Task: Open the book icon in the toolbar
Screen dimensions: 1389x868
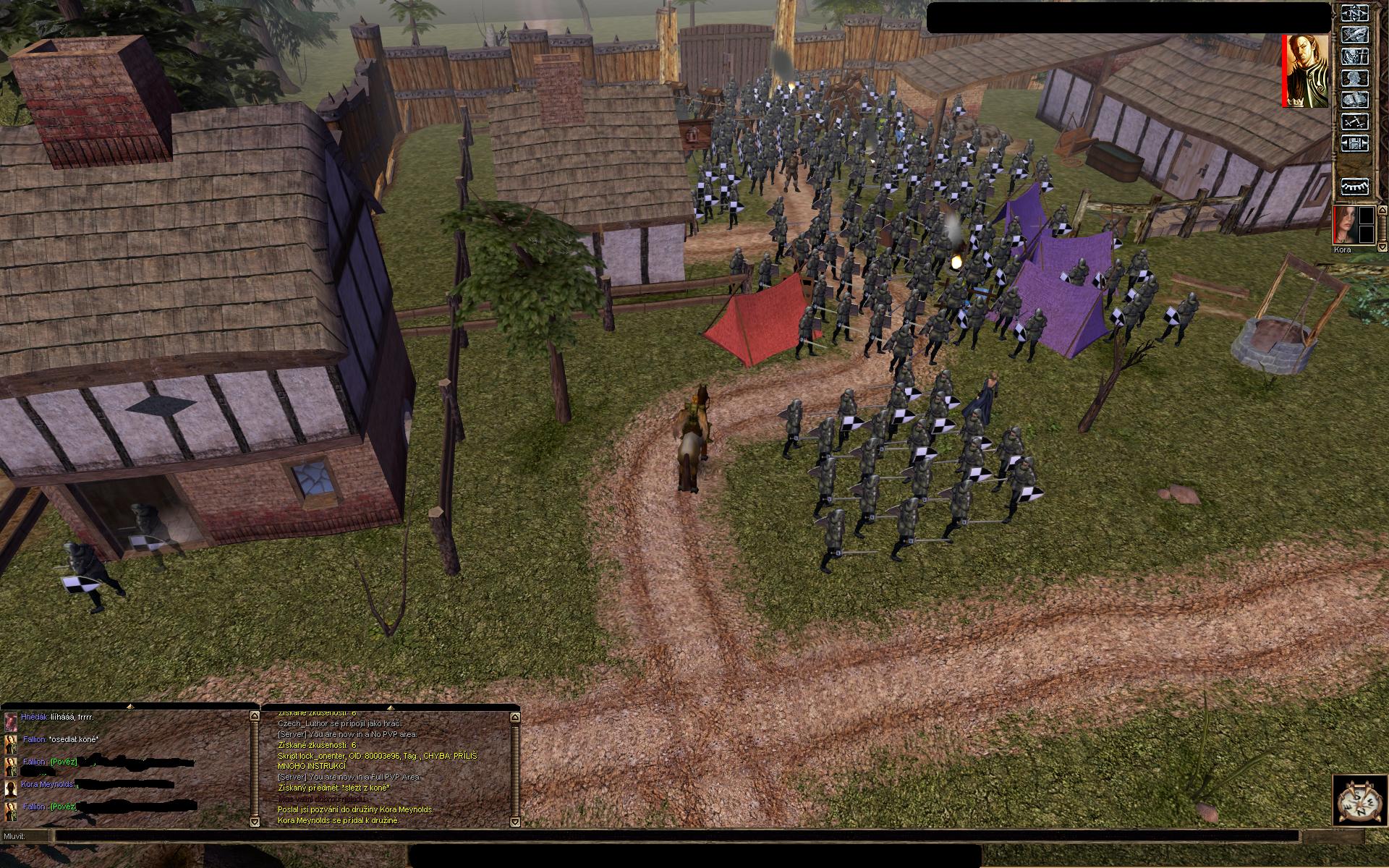Action: pyautogui.click(x=1355, y=99)
